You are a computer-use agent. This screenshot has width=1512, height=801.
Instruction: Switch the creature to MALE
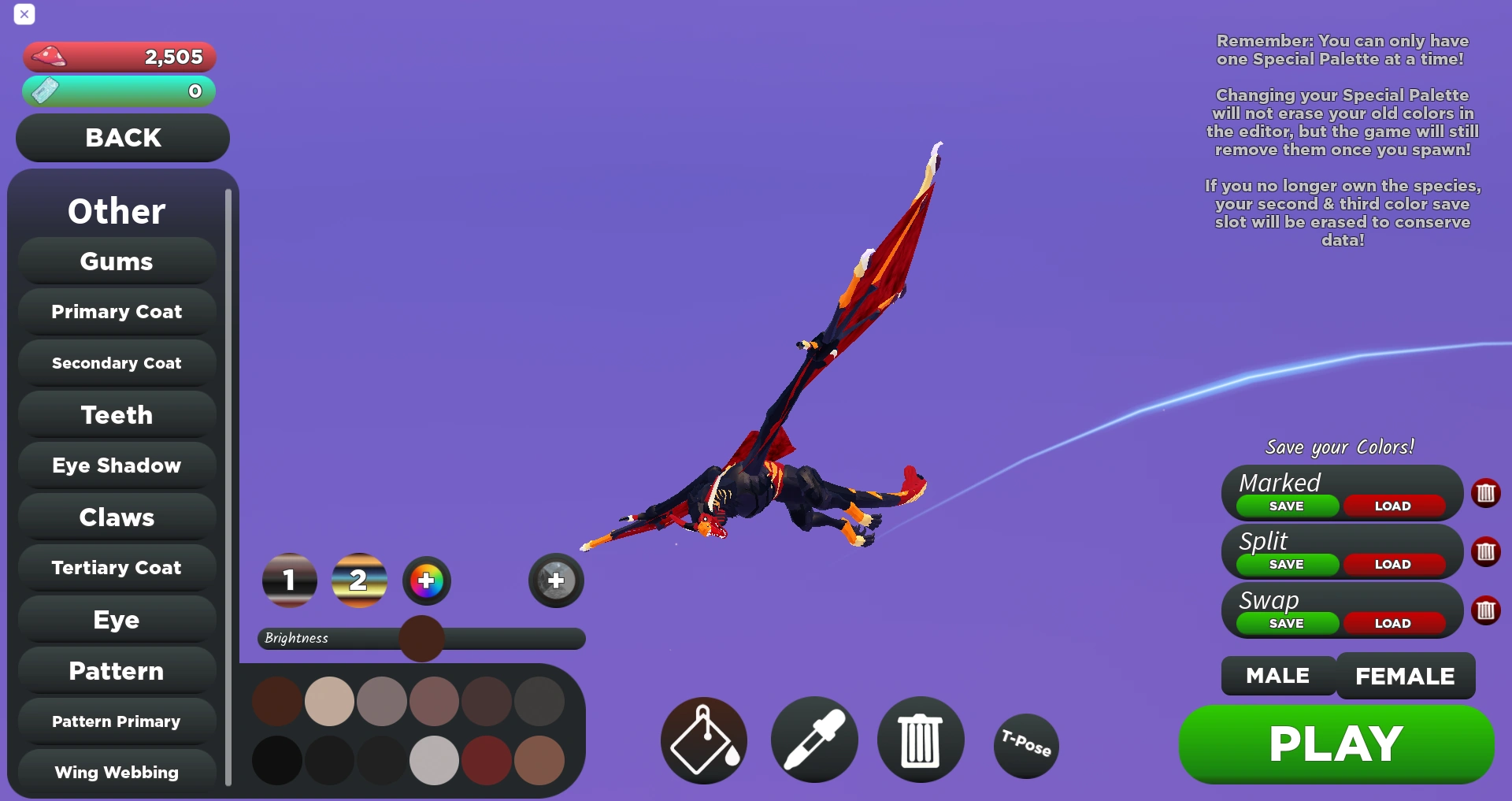click(x=1277, y=675)
